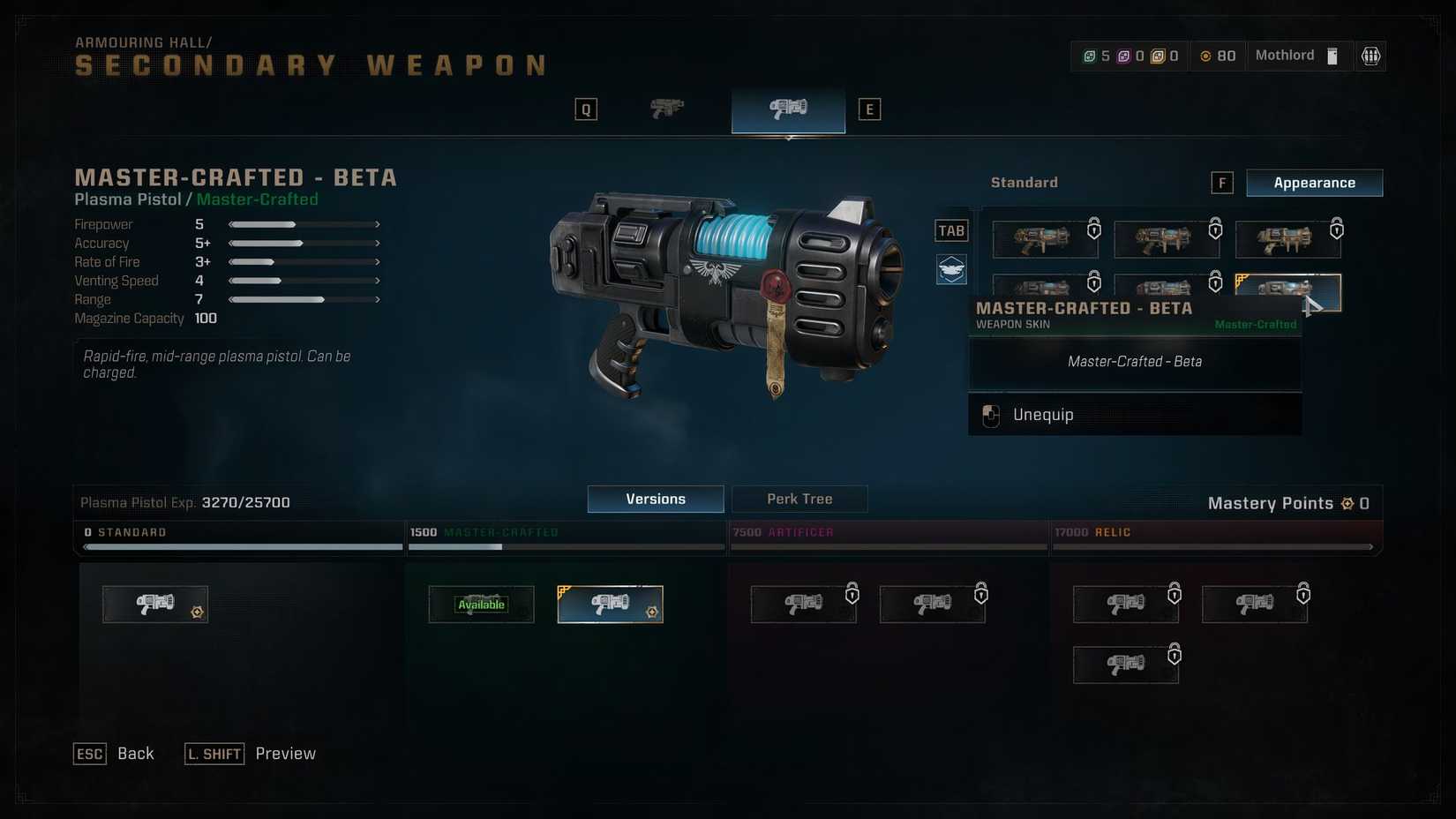Unequip the Master-Crafted - Beta weapon skin
Viewport: 1456px width, 819px height.
pos(1134,415)
